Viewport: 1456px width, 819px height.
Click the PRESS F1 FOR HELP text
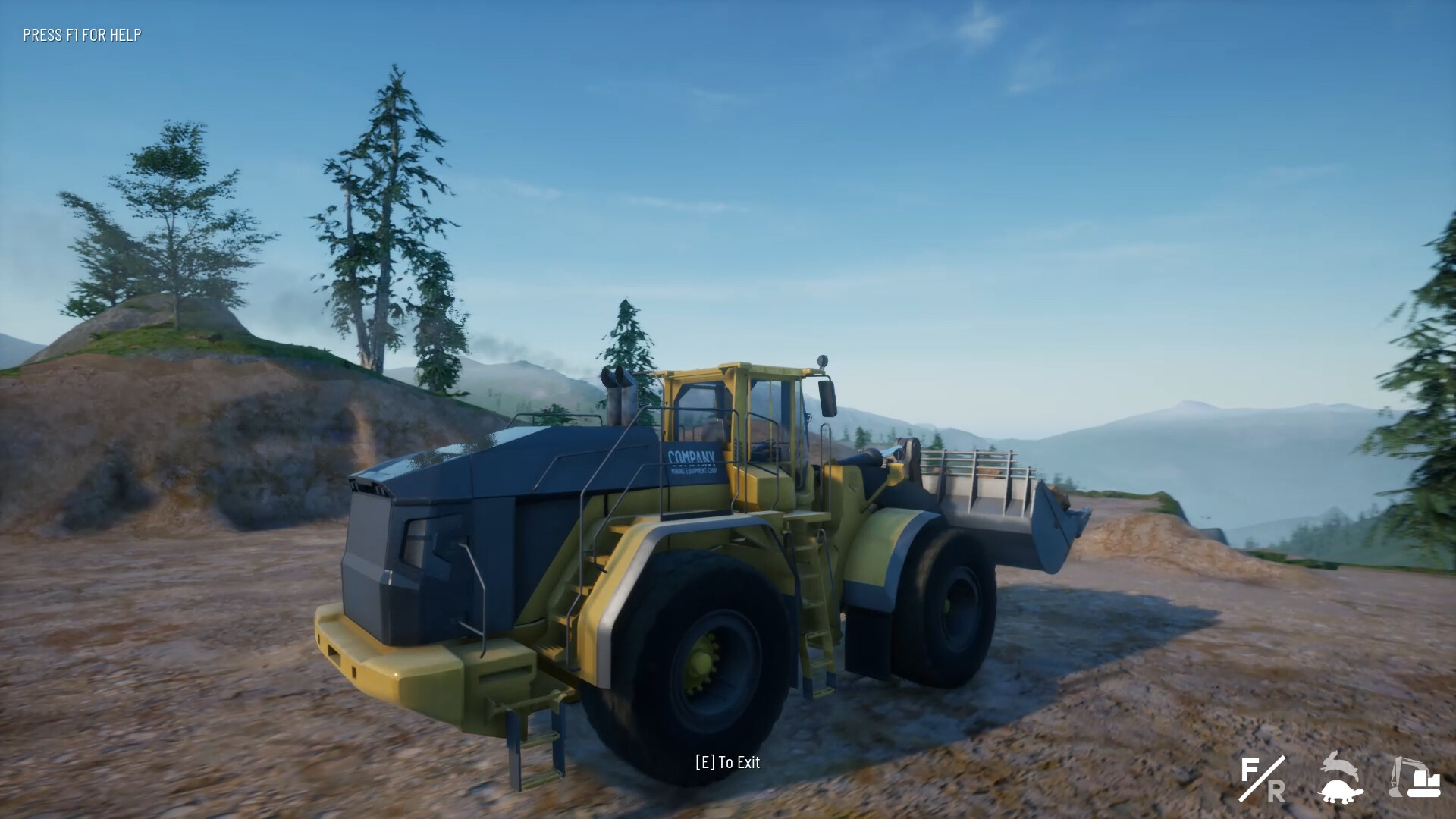pyautogui.click(x=81, y=34)
